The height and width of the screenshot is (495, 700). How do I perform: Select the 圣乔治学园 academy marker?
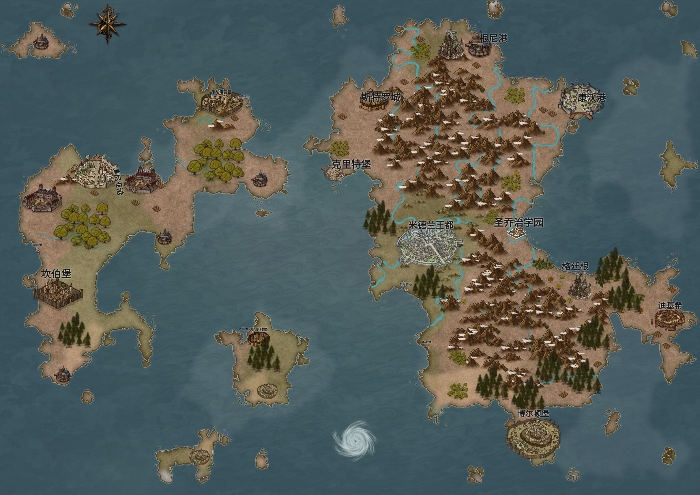point(516,232)
